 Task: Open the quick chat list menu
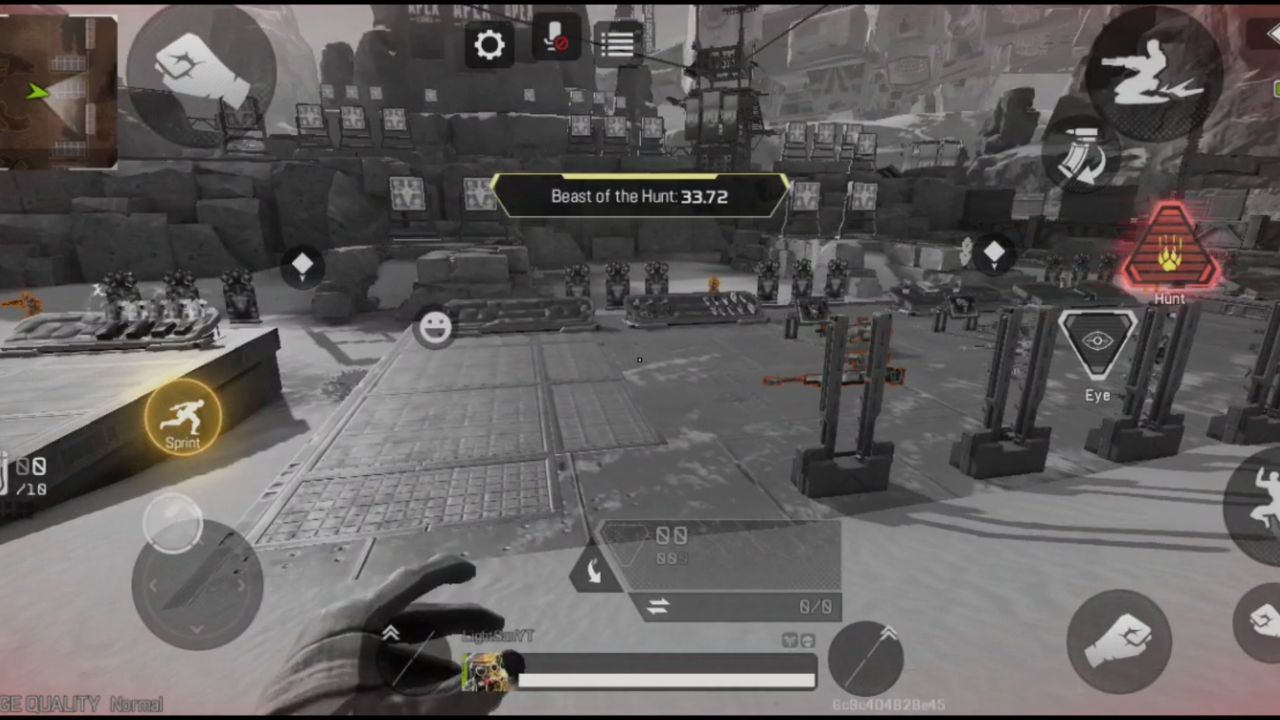coord(617,42)
